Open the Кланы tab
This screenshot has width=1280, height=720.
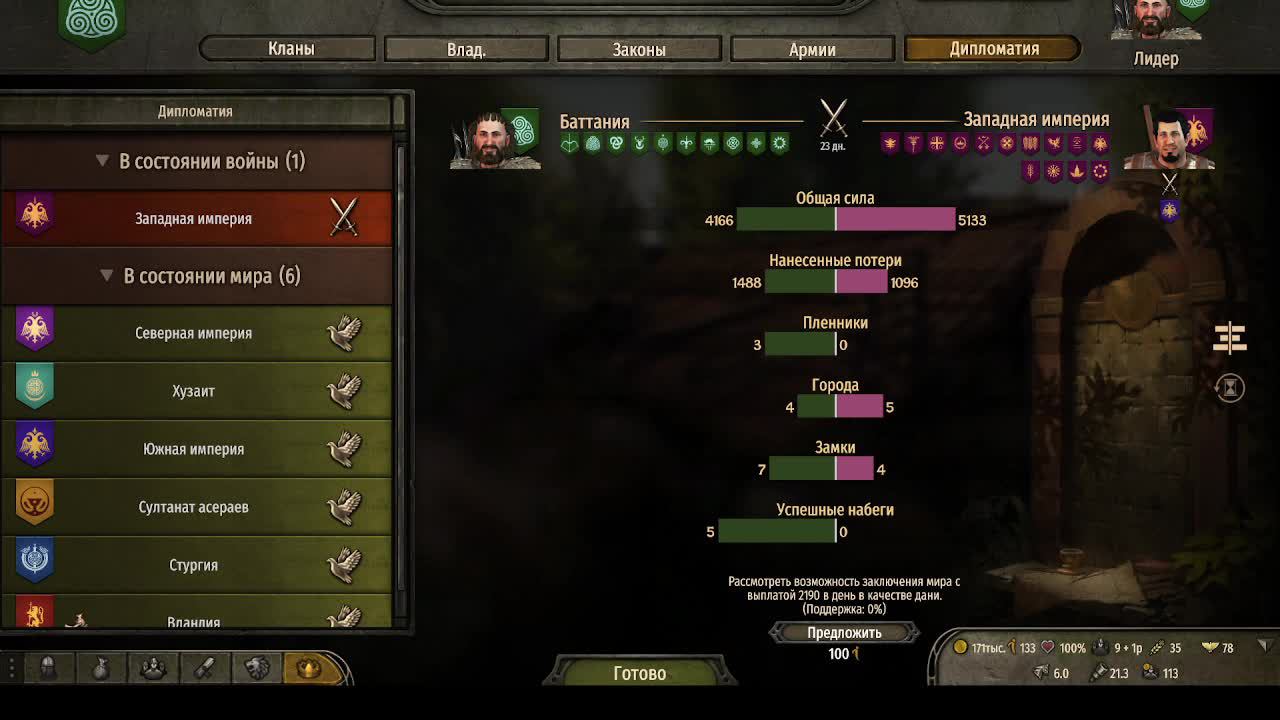coord(288,47)
